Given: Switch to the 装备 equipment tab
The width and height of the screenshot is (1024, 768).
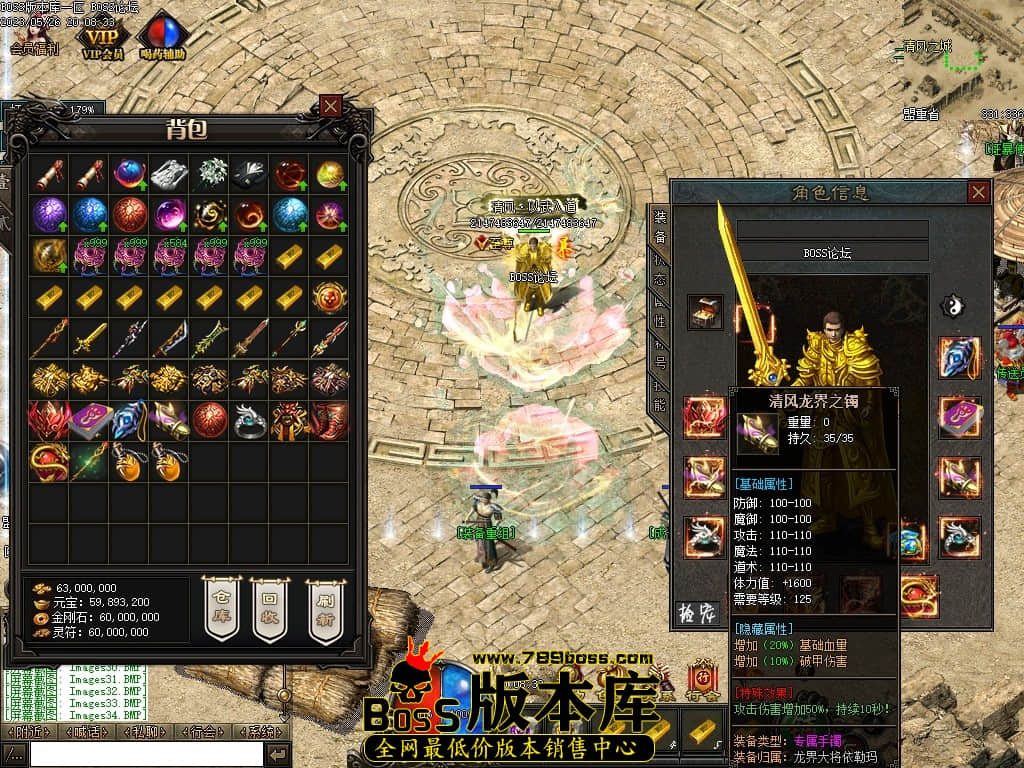Looking at the screenshot, I should 660,226.
